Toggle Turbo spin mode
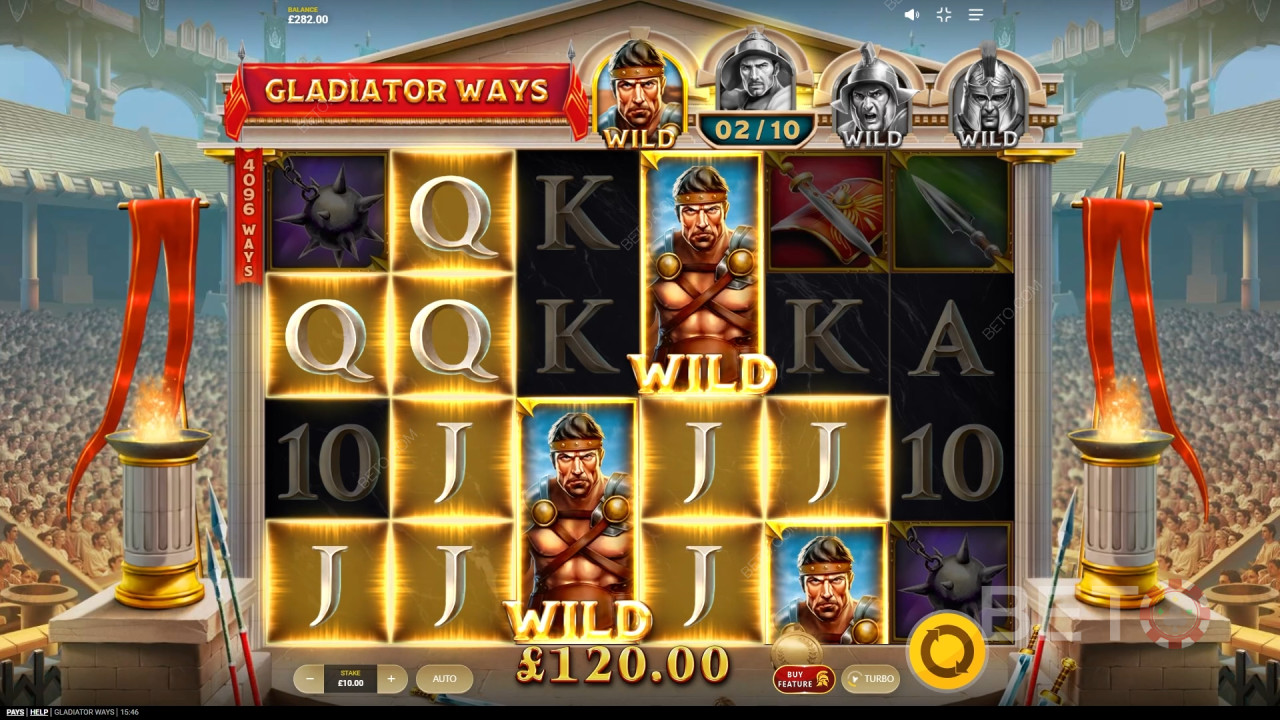Screen dimensions: 1280x720 pyautogui.click(x=870, y=679)
